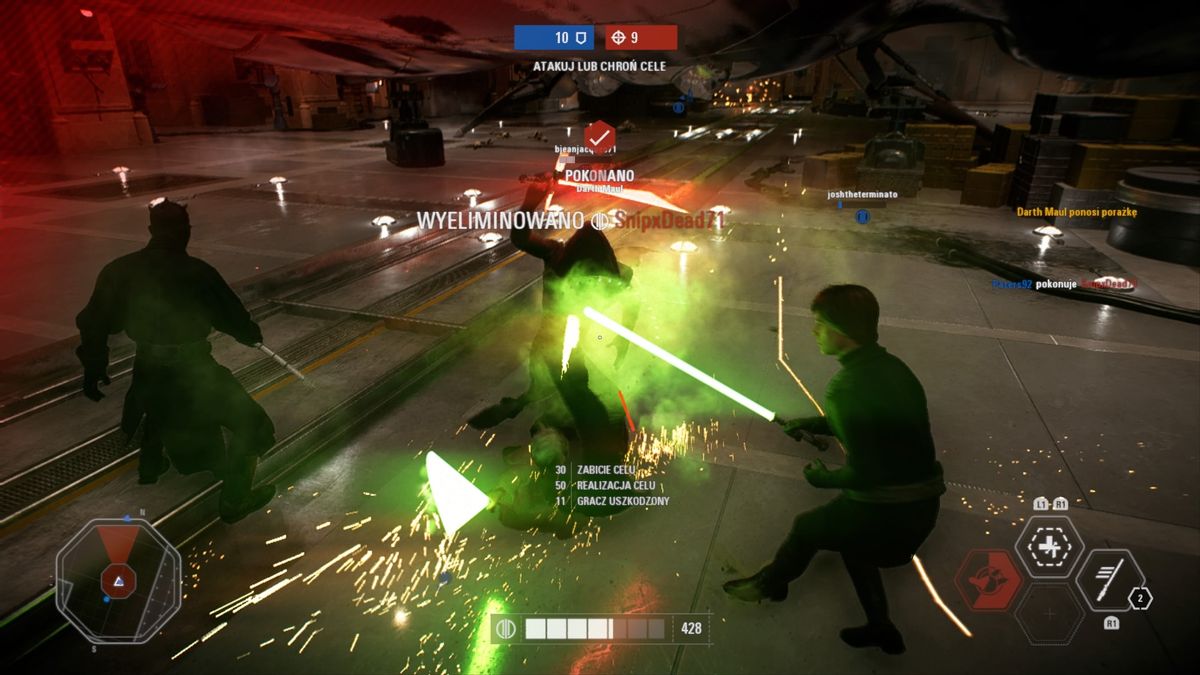Use the dashed-hexagon plus ability
The image size is (1200, 675).
[x=1048, y=547]
